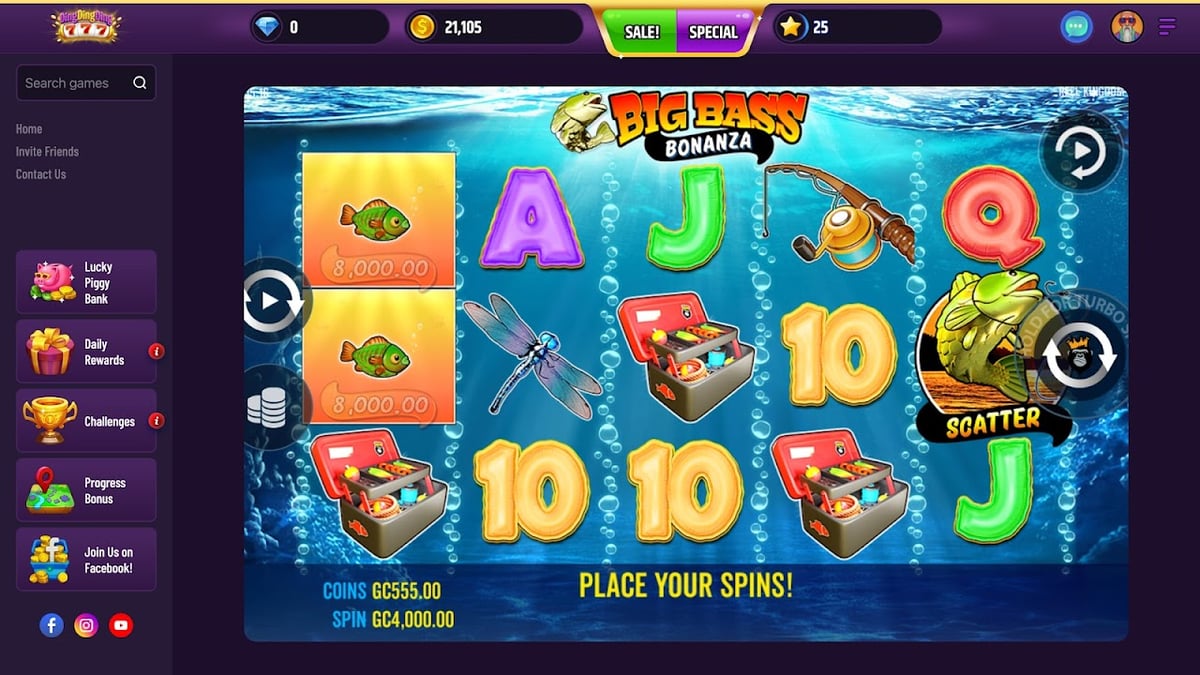The image size is (1200, 675).
Task: Open the Instagram social icon
Action: [87, 626]
